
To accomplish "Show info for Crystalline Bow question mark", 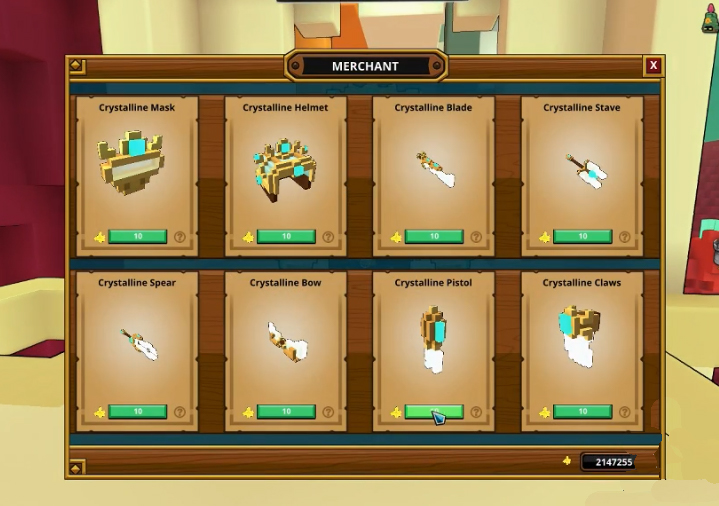I will pos(328,412).
